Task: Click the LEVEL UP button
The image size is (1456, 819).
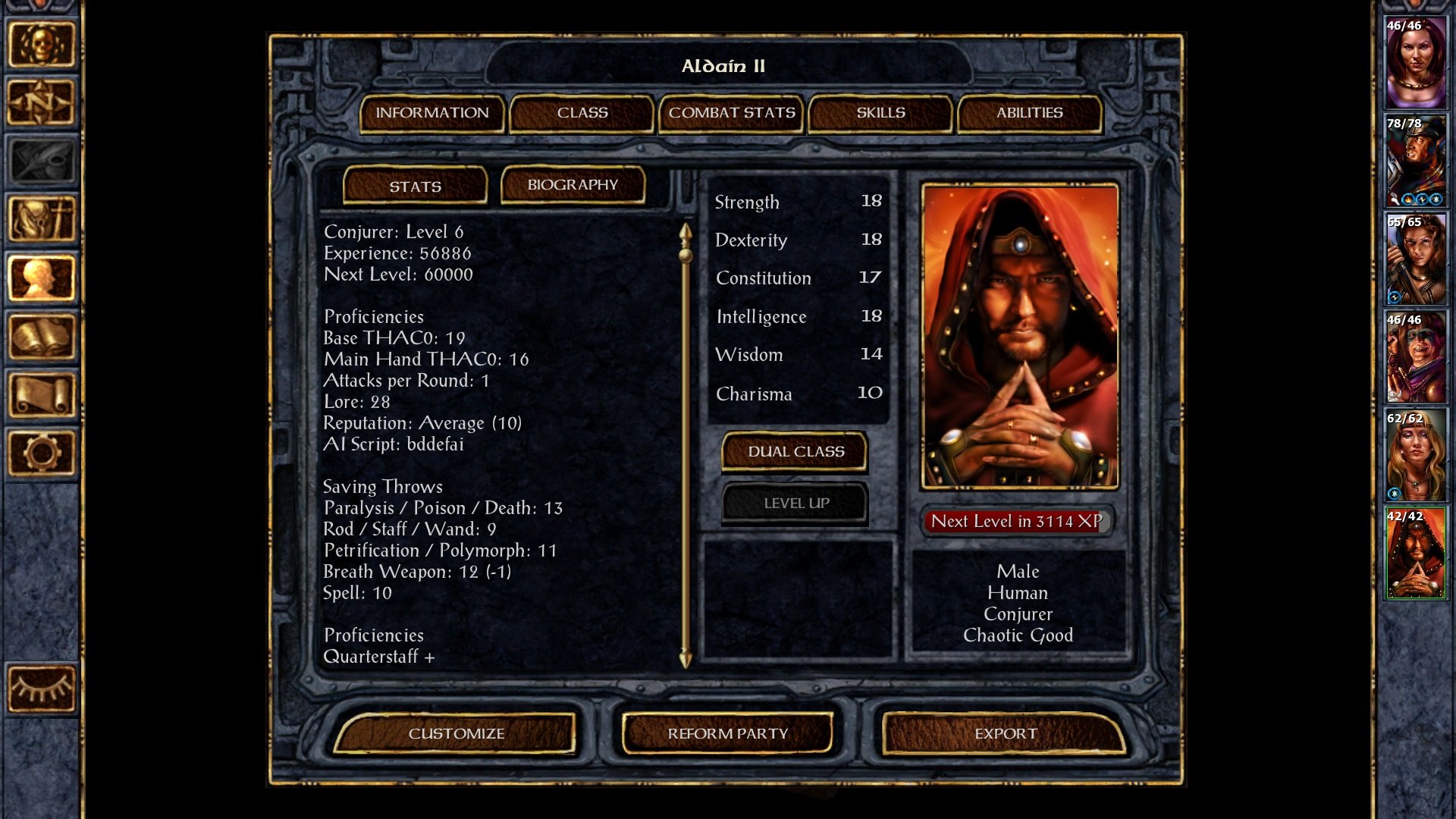Action: click(x=793, y=503)
